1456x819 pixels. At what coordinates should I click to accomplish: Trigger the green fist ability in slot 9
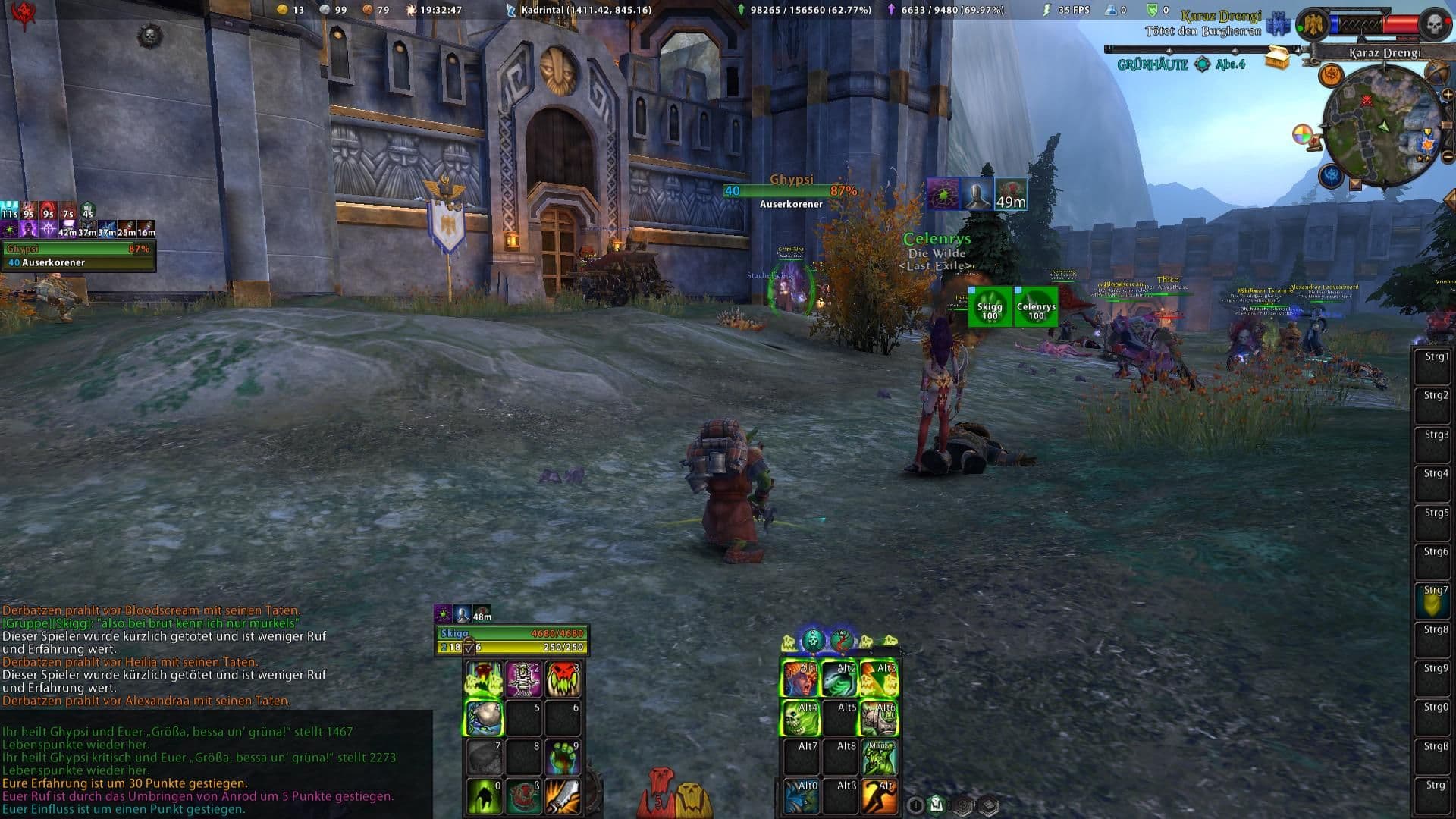click(563, 757)
